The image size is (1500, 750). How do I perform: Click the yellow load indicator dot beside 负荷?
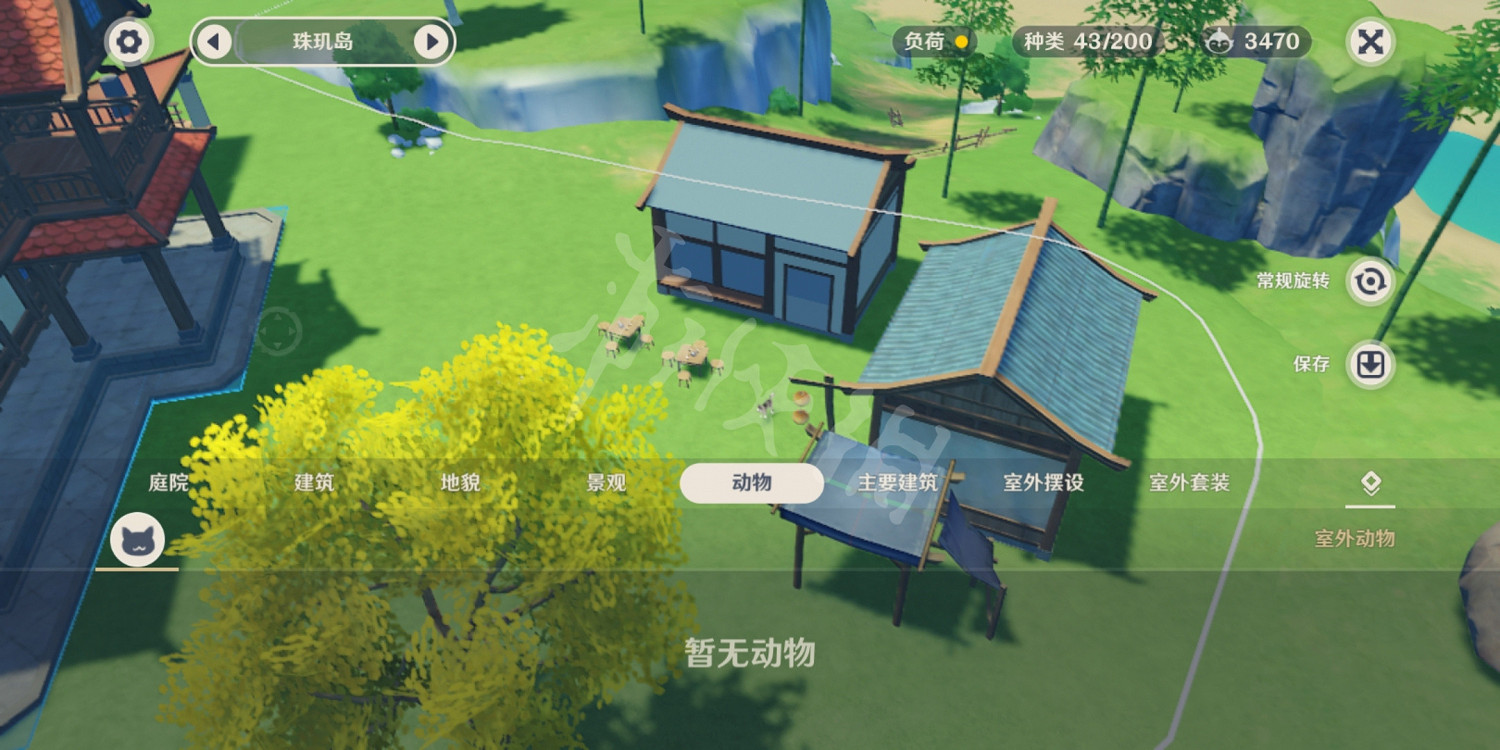click(962, 42)
